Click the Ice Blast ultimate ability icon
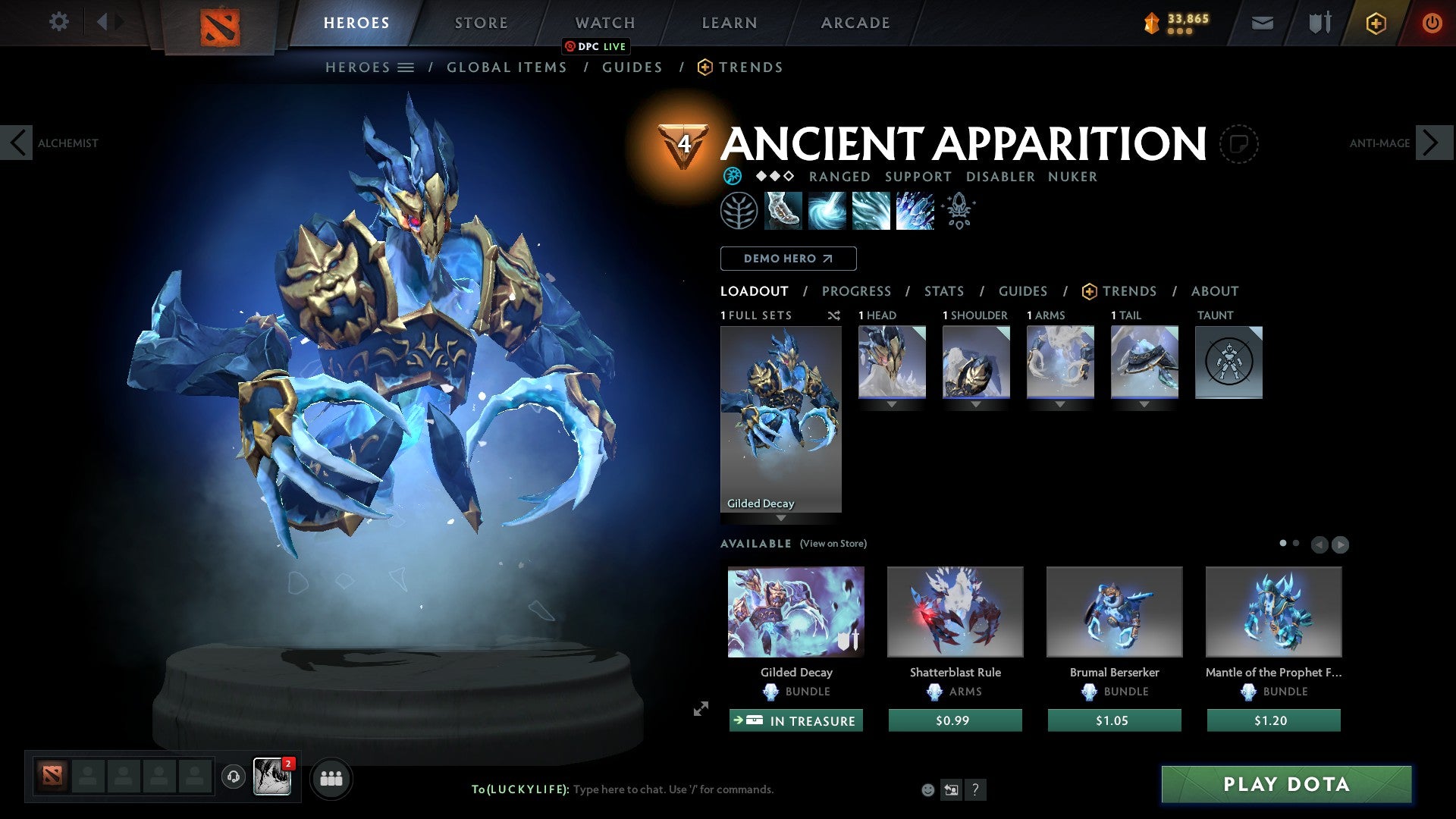The width and height of the screenshot is (1456, 819). pyautogui.click(x=914, y=211)
